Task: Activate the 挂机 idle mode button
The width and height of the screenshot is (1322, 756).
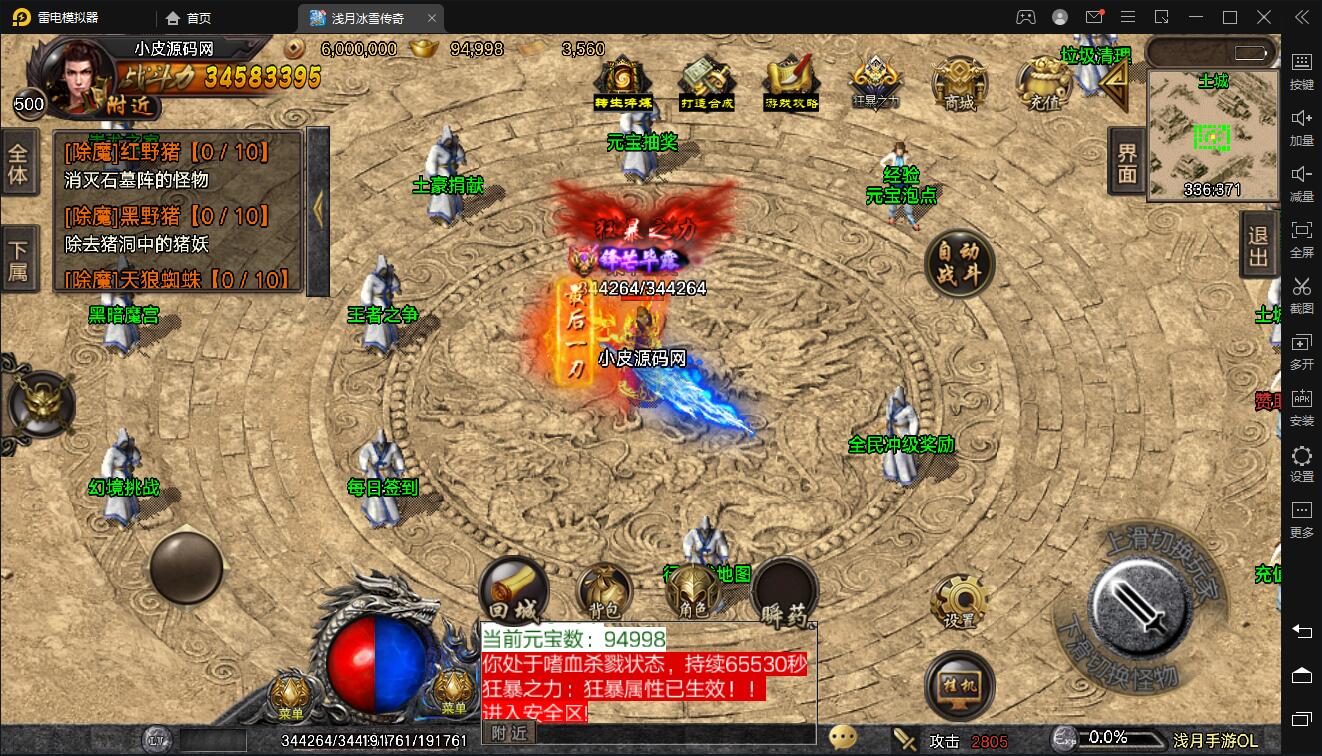Action: (959, 686)
